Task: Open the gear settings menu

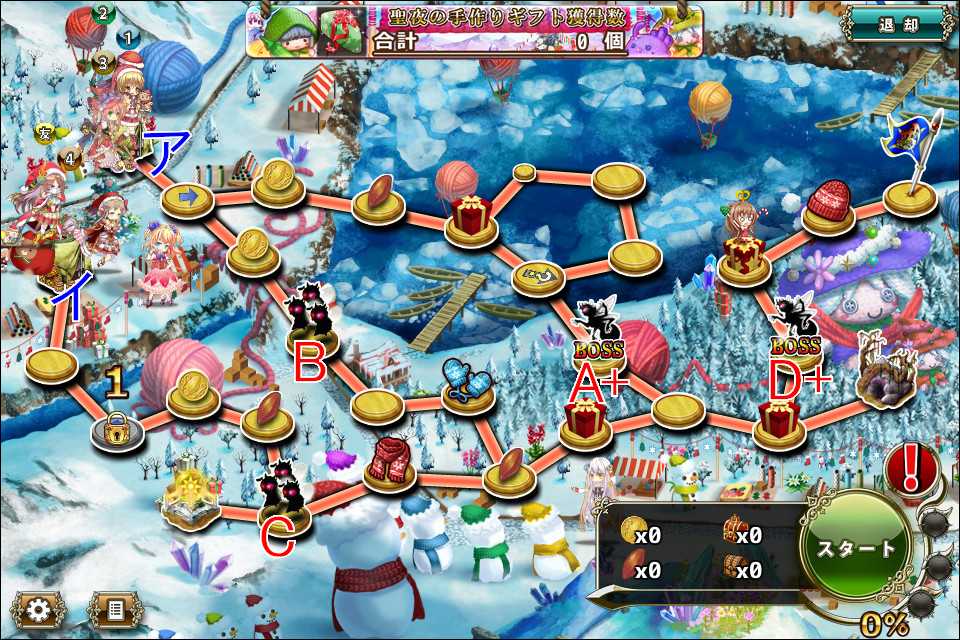Action: [x=38, y=607]
